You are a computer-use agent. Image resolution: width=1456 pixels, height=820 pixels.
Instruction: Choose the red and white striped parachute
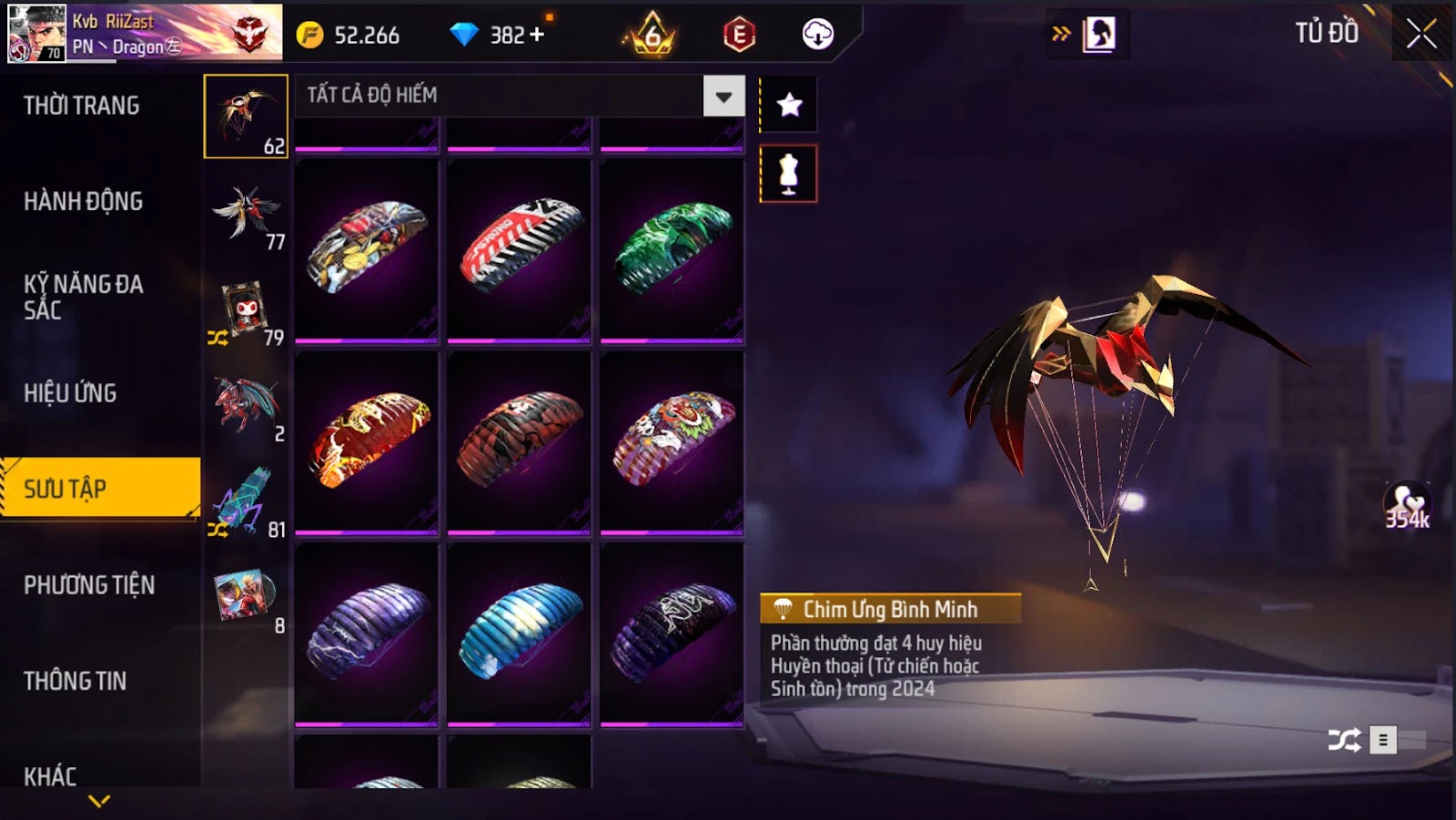[520, 248]
